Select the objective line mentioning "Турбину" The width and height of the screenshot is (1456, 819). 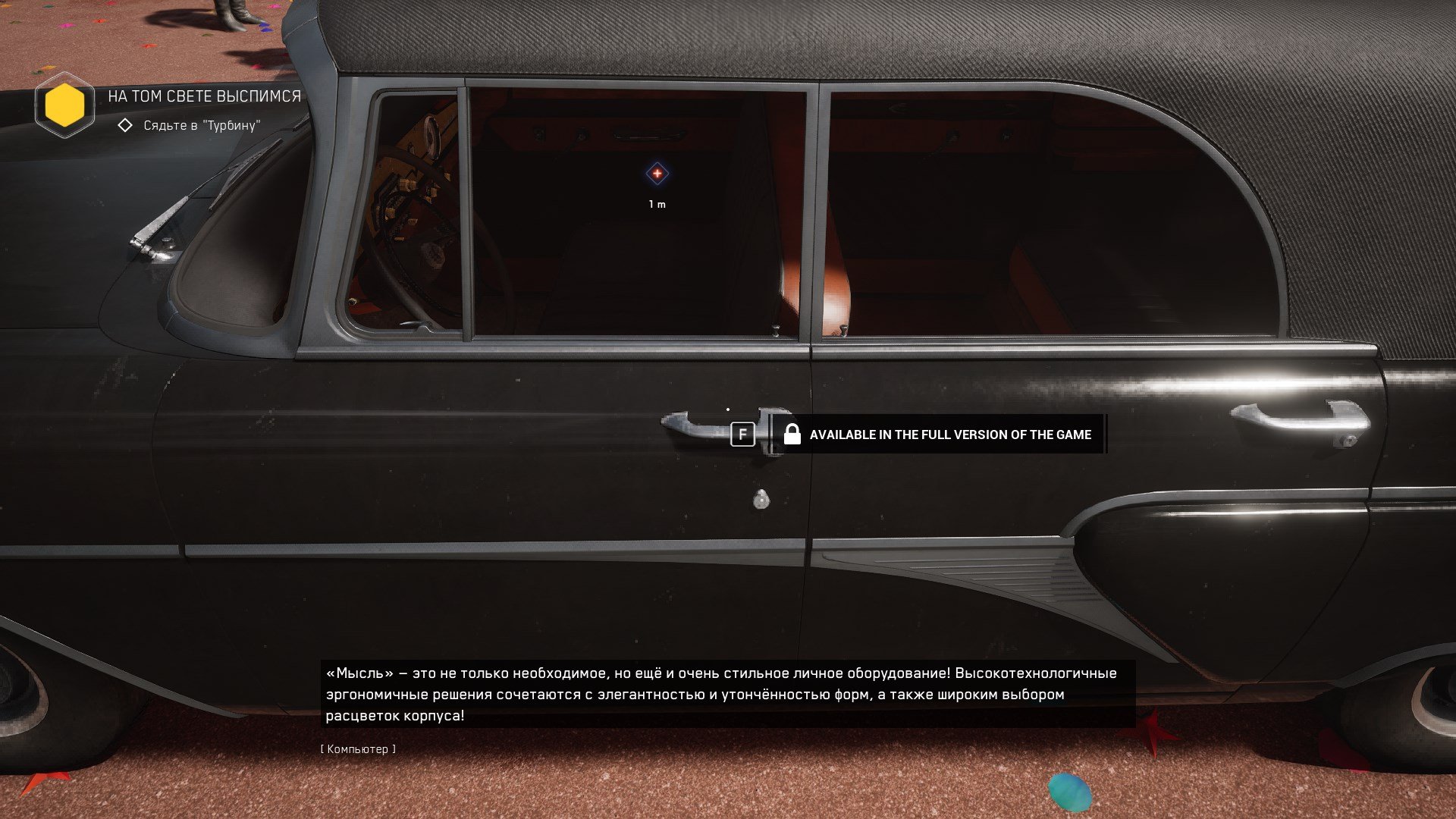click(201, 126)
